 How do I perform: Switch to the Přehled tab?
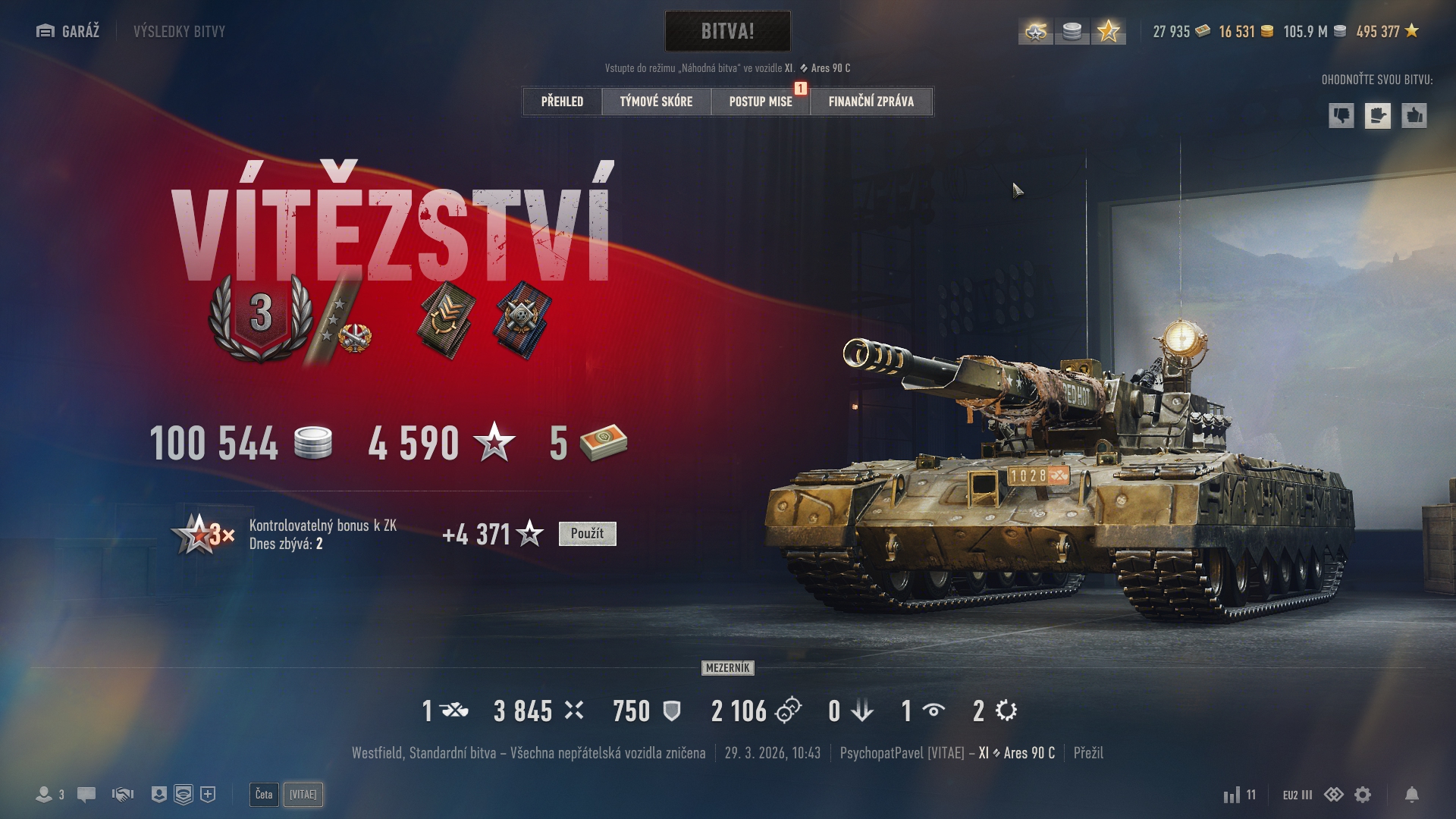coord(562,102)
